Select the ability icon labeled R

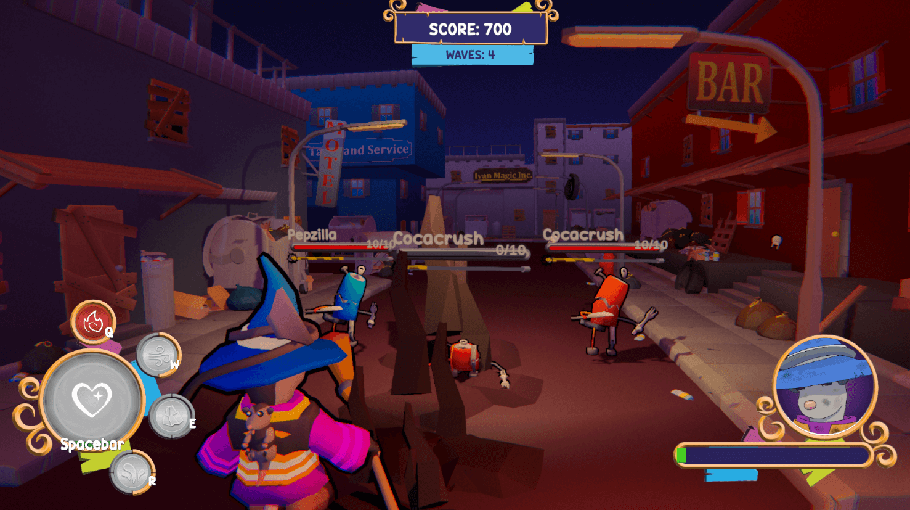click(132, 472)
